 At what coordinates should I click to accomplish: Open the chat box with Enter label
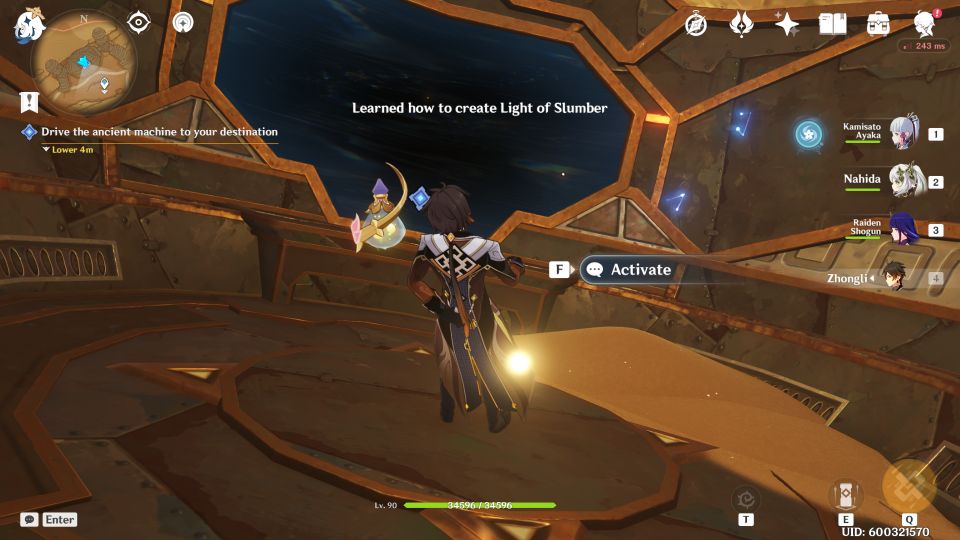[48, 519]
